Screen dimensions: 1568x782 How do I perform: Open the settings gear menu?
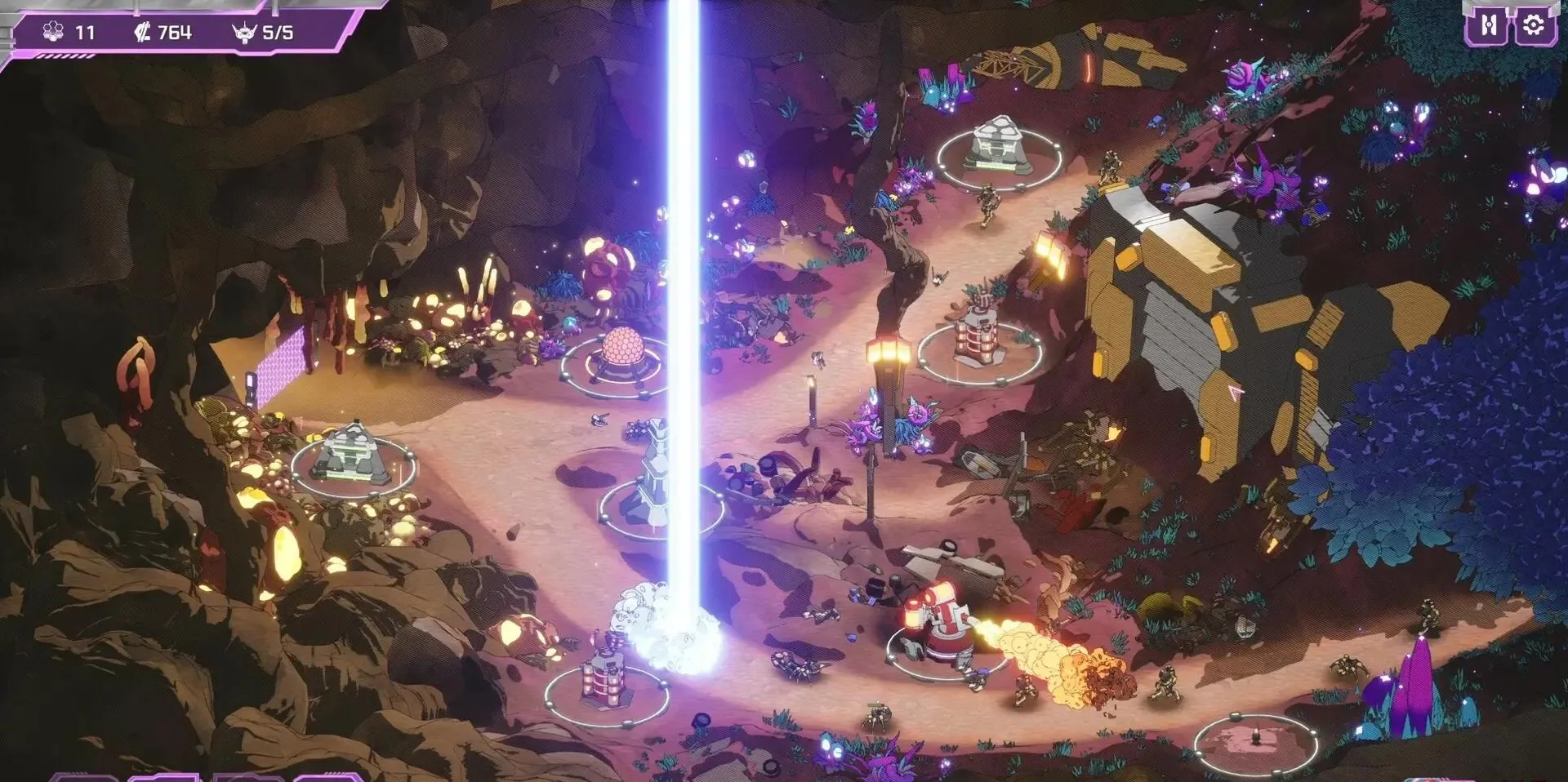(x=1533, y=26)
